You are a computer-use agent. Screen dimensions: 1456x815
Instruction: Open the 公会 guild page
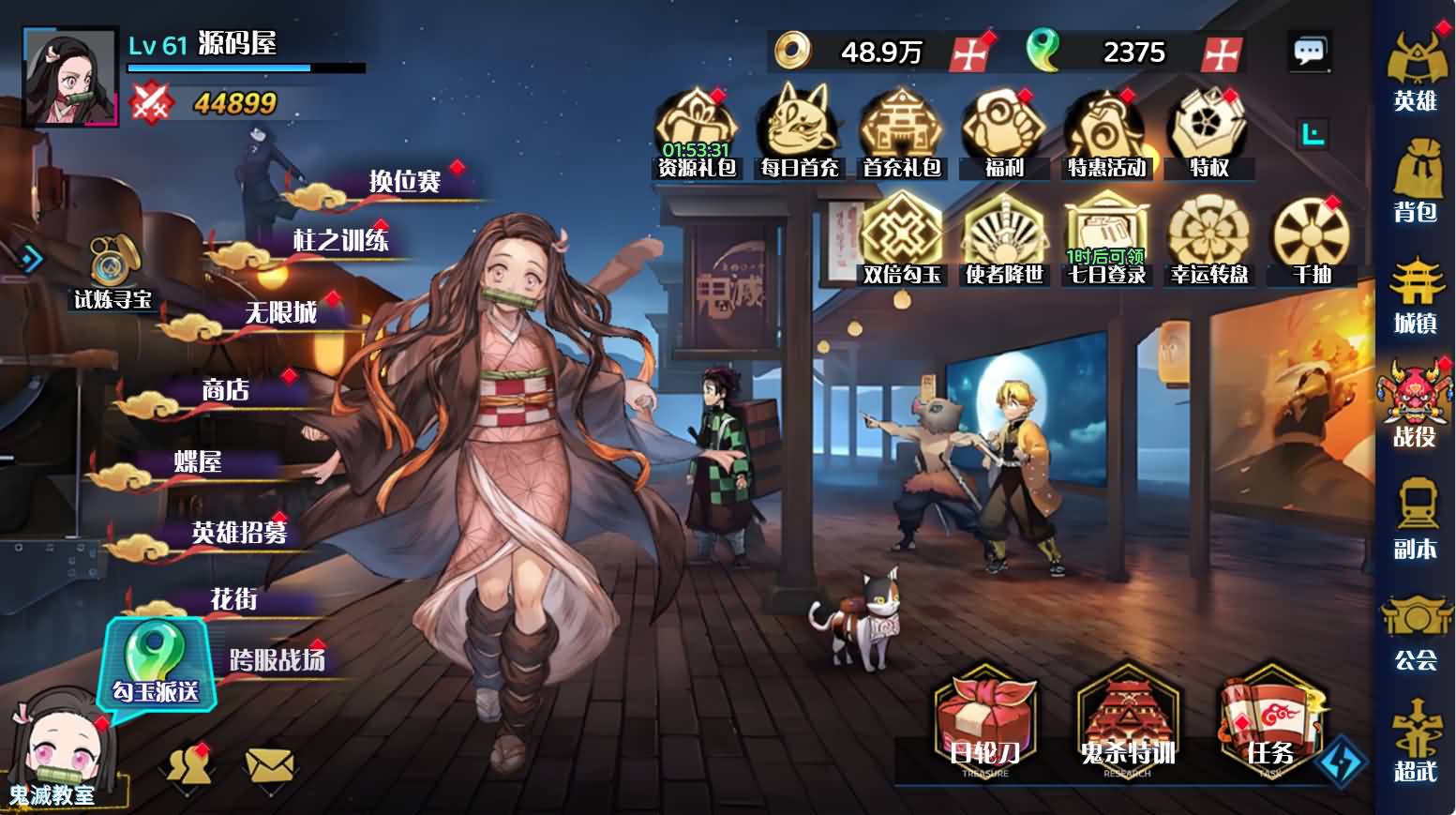[x=1414, y=631]
